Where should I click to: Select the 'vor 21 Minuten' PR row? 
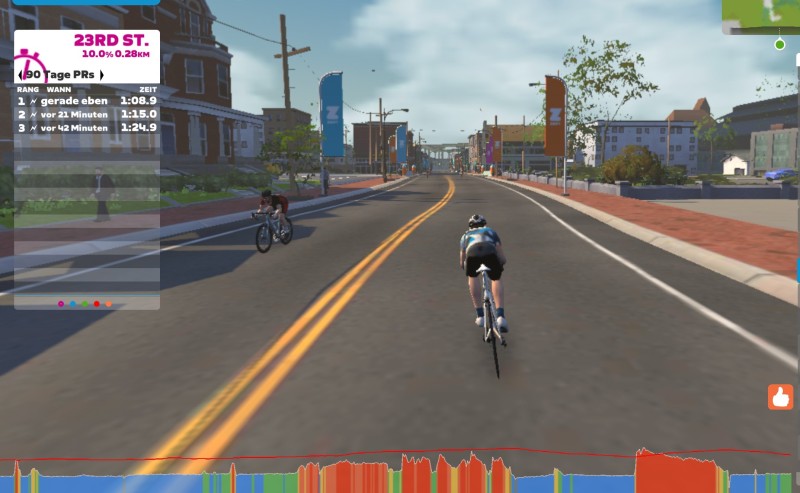pyautogui.click(x=87, y=114)
